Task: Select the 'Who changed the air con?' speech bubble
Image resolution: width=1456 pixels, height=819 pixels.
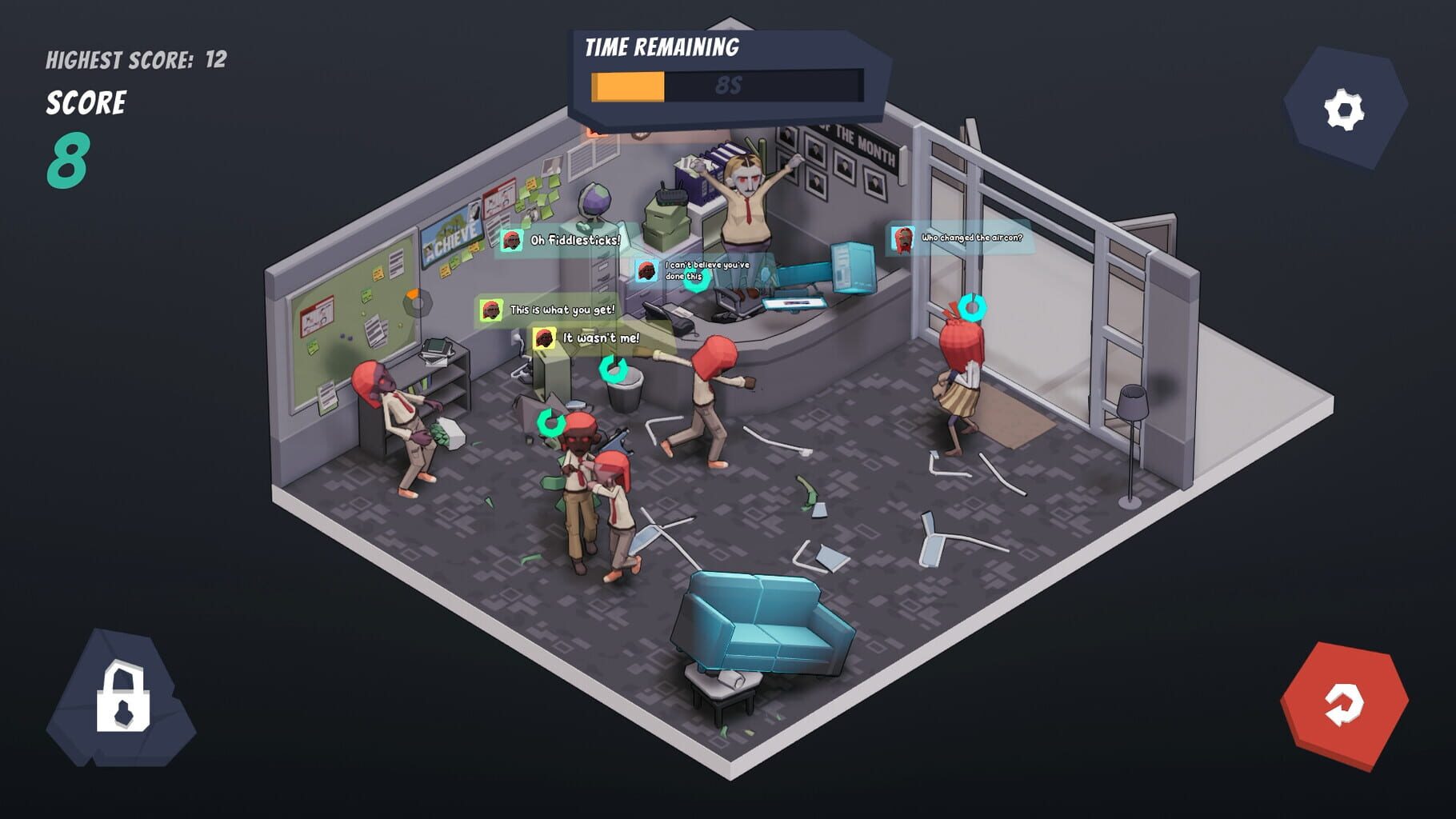Action: point(964,238)
